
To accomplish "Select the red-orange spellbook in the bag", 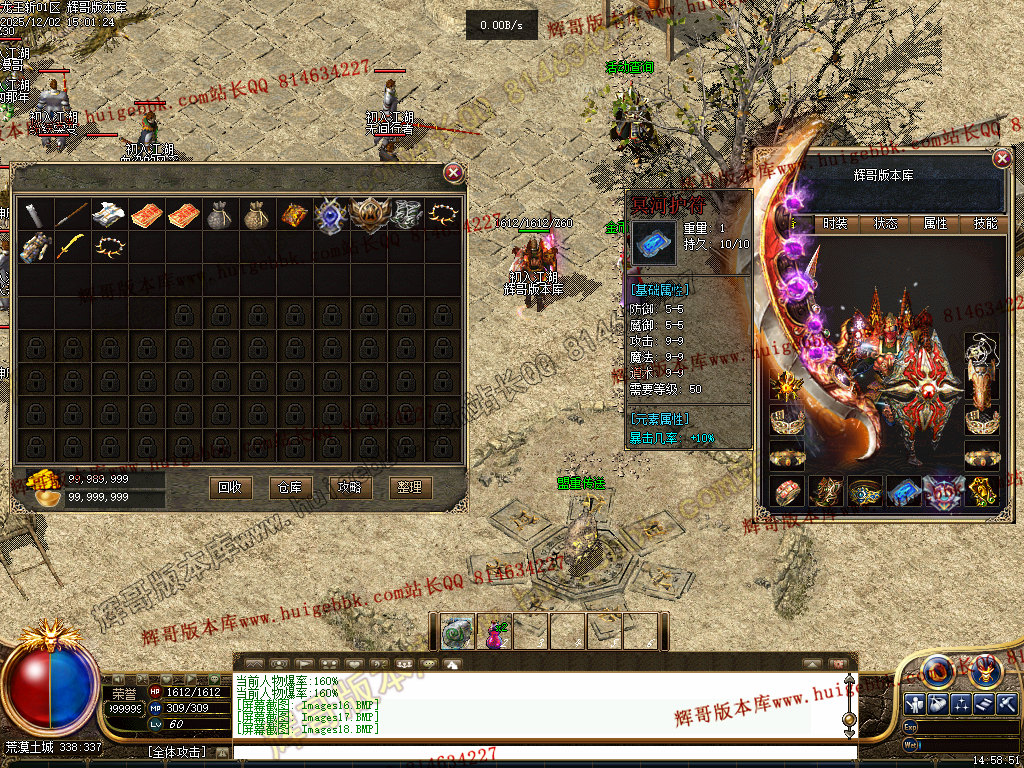I will tap(146, 215).
